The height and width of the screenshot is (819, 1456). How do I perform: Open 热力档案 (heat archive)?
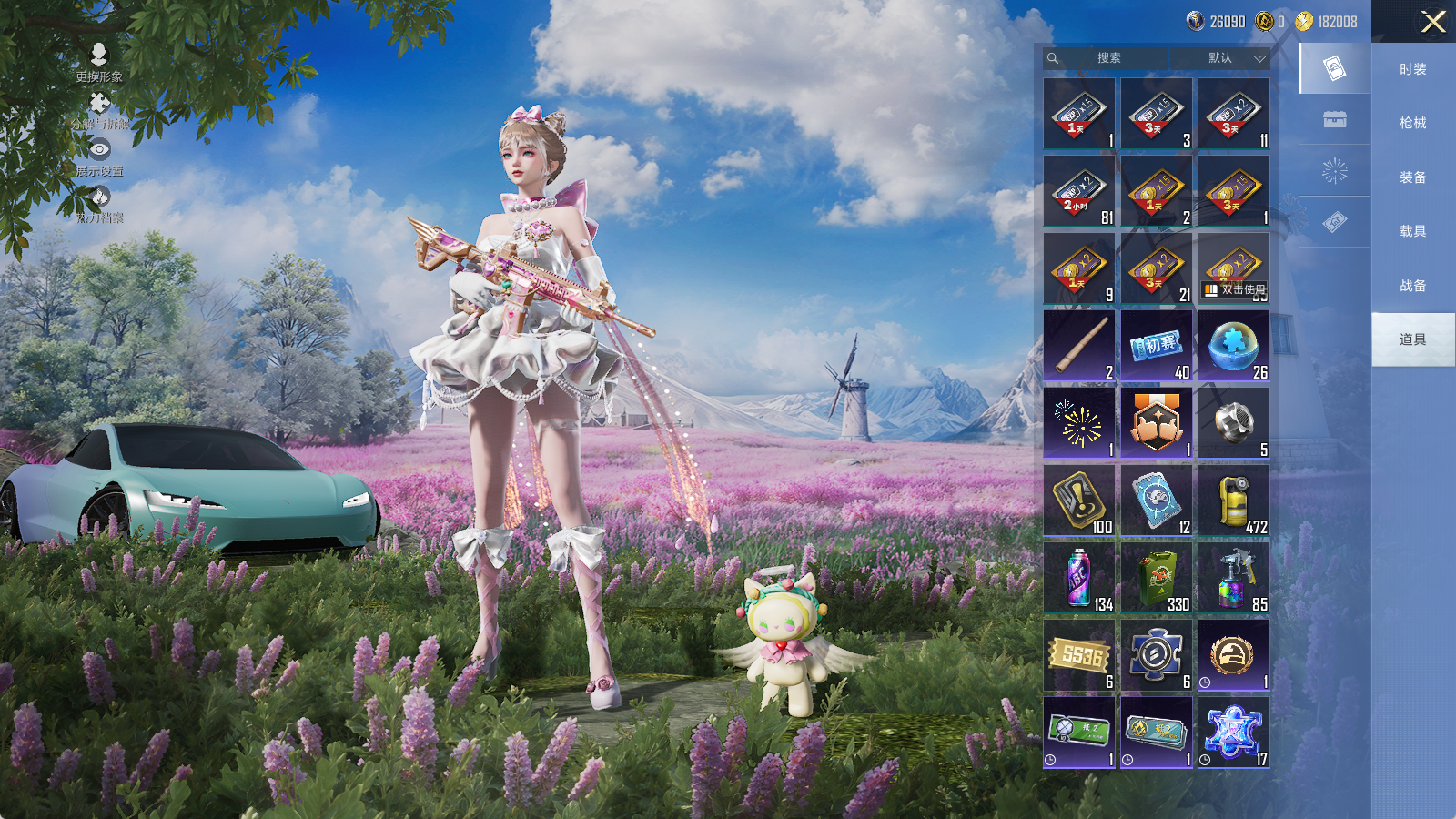click(x=99, y=204)
